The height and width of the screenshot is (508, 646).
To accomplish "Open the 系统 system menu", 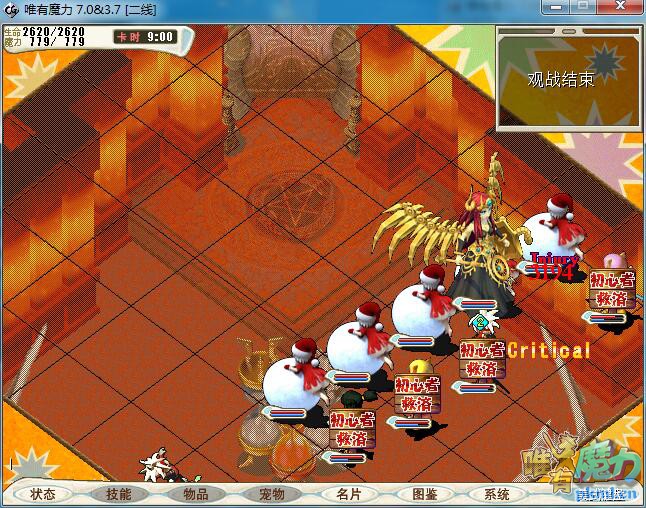I will coord(497,494).
